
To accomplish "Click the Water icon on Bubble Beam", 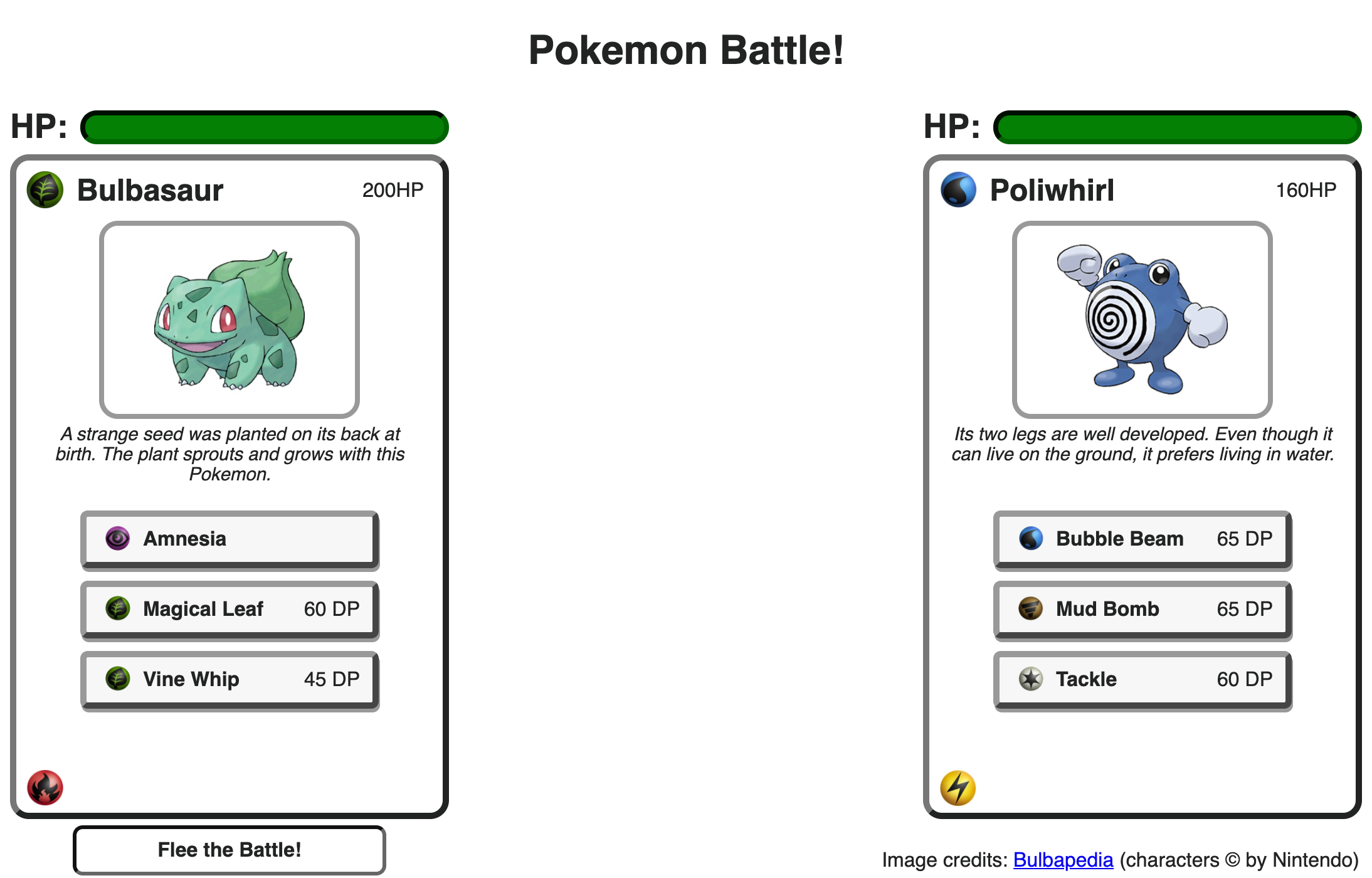I will coord(1030,539).
